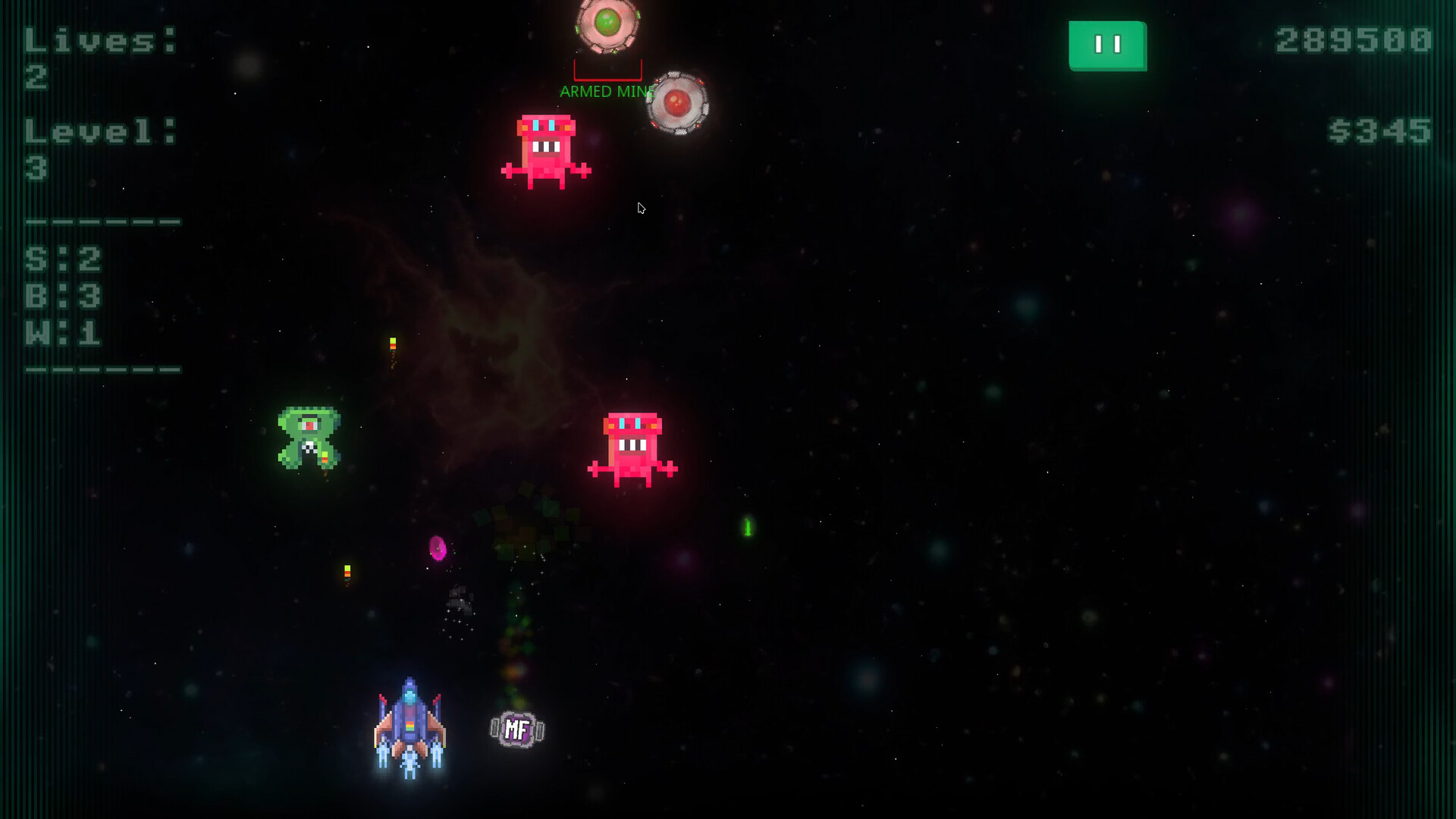Click the ARMED MINE warning label
Viewport: 1456px width, 819px height.
click(x=607, y=93)
